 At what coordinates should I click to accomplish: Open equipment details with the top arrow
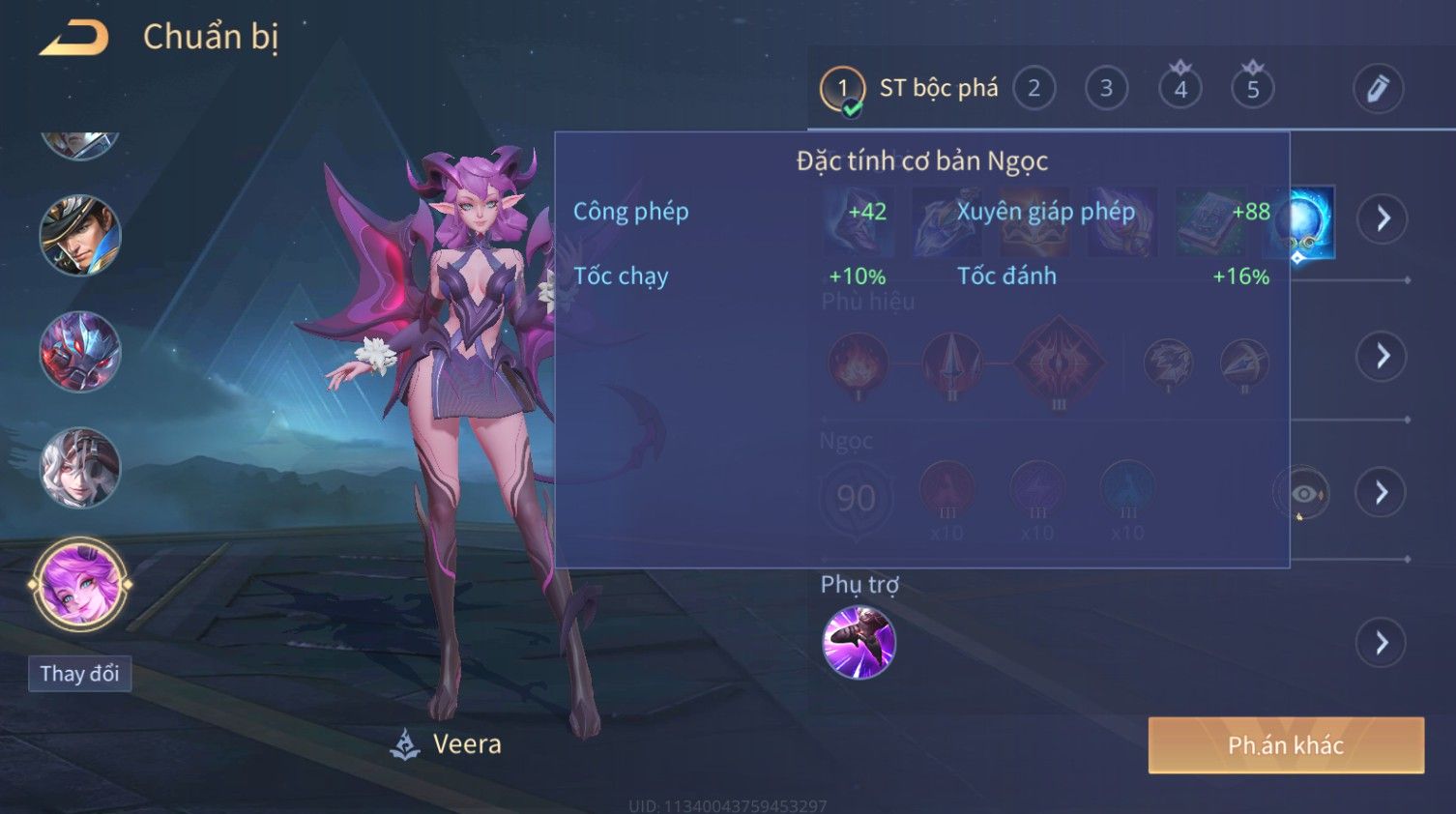pos(1383,218)
